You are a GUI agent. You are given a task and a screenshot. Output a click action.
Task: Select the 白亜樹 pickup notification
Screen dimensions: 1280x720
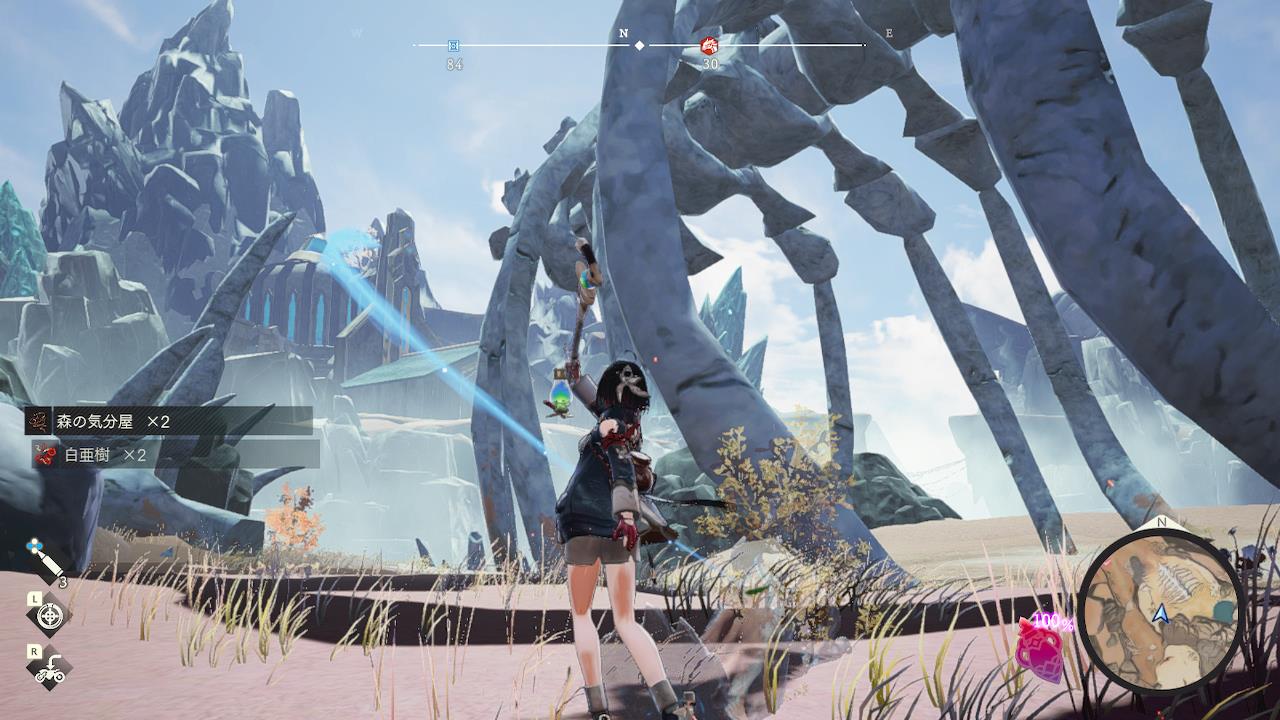tap(175, 455)
